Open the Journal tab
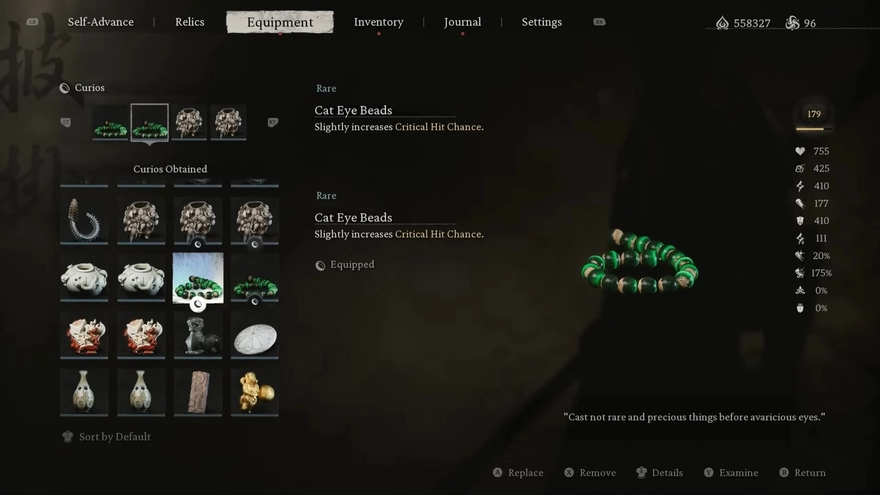The height and width of the screenshot is (495, 880). point(462,22)
